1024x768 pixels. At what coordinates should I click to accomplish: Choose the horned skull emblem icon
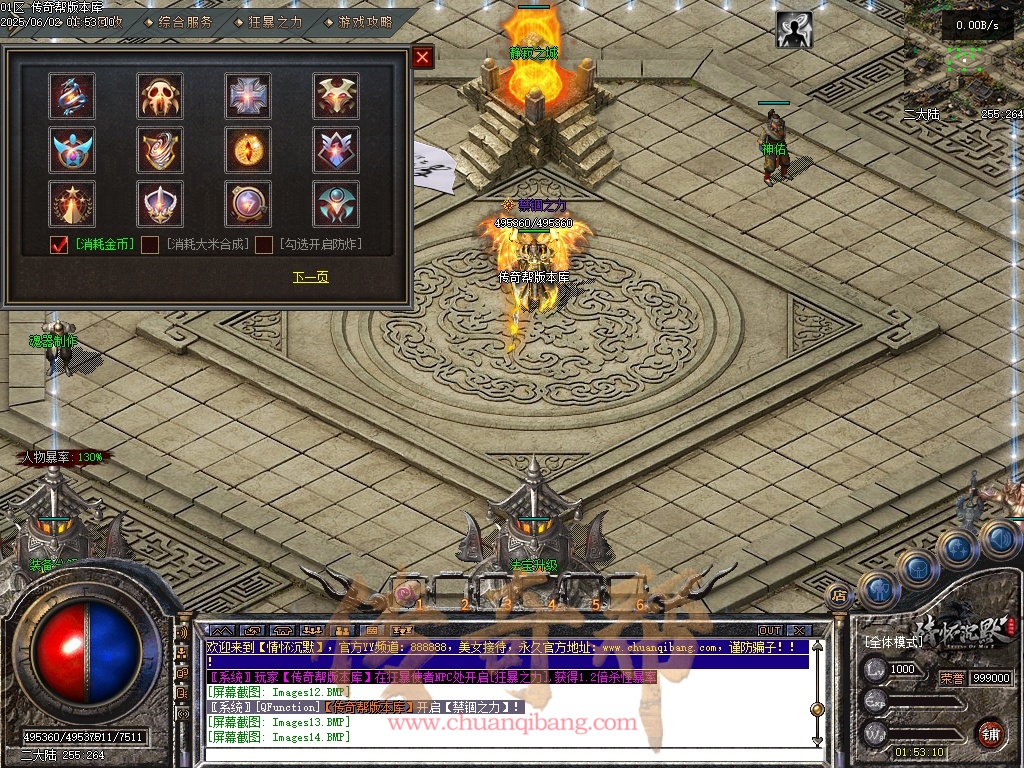[x=160, y=96]
